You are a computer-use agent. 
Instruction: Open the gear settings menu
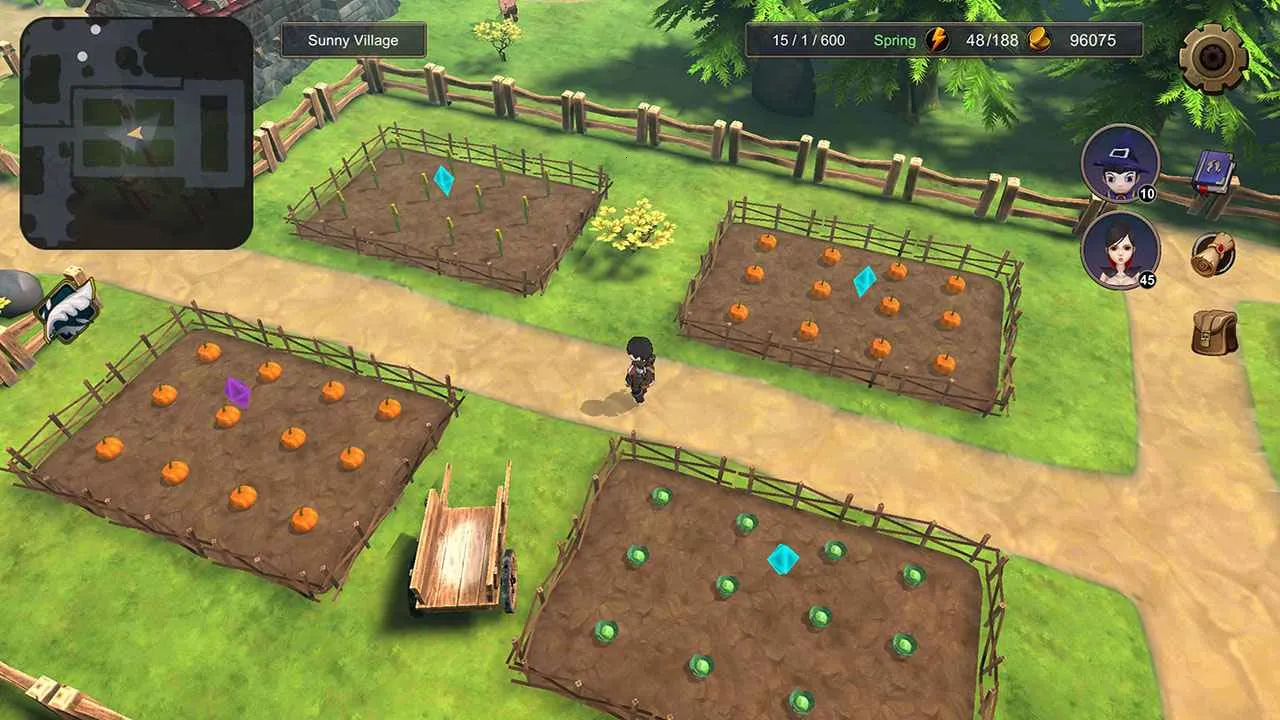[x=1212, y=57]
